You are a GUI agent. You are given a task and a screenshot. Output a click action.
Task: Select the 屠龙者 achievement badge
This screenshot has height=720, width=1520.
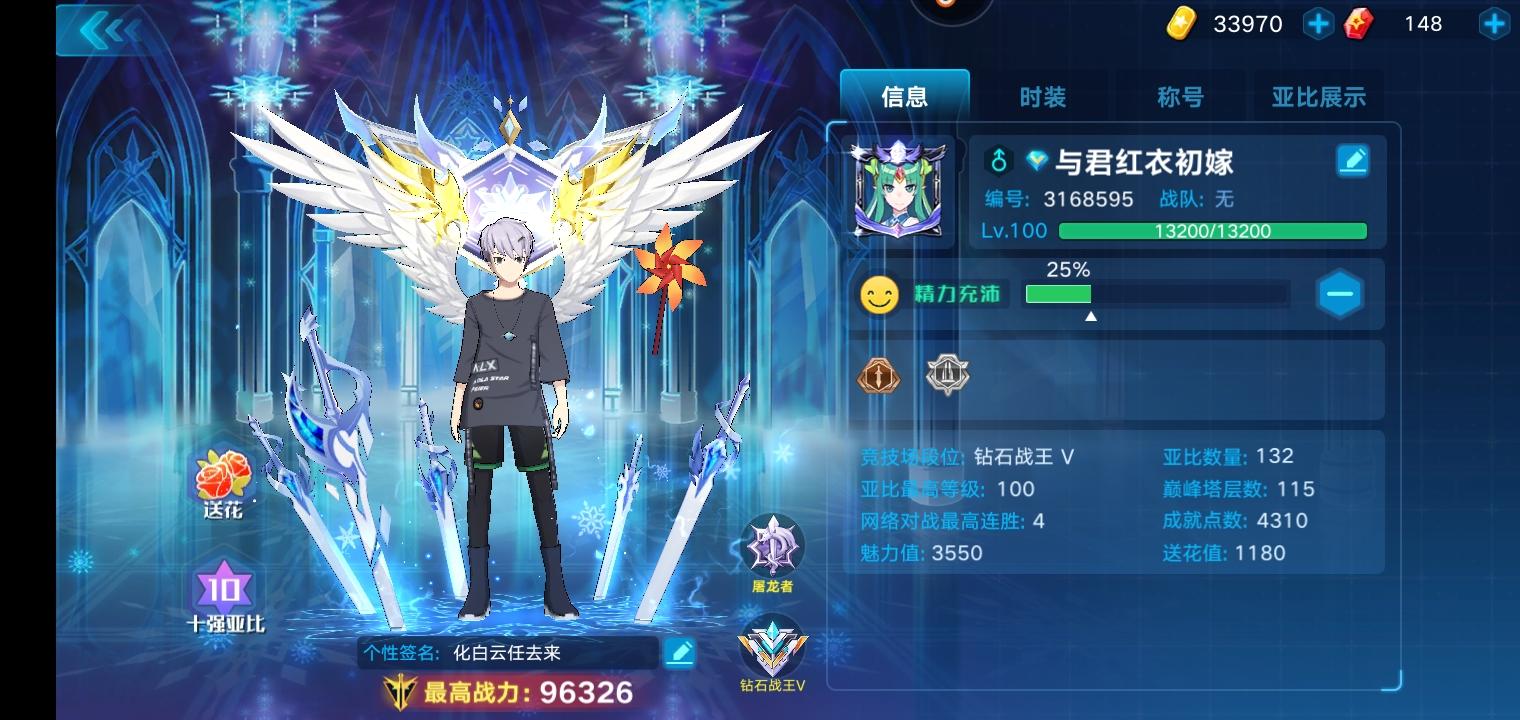(773, 545)
